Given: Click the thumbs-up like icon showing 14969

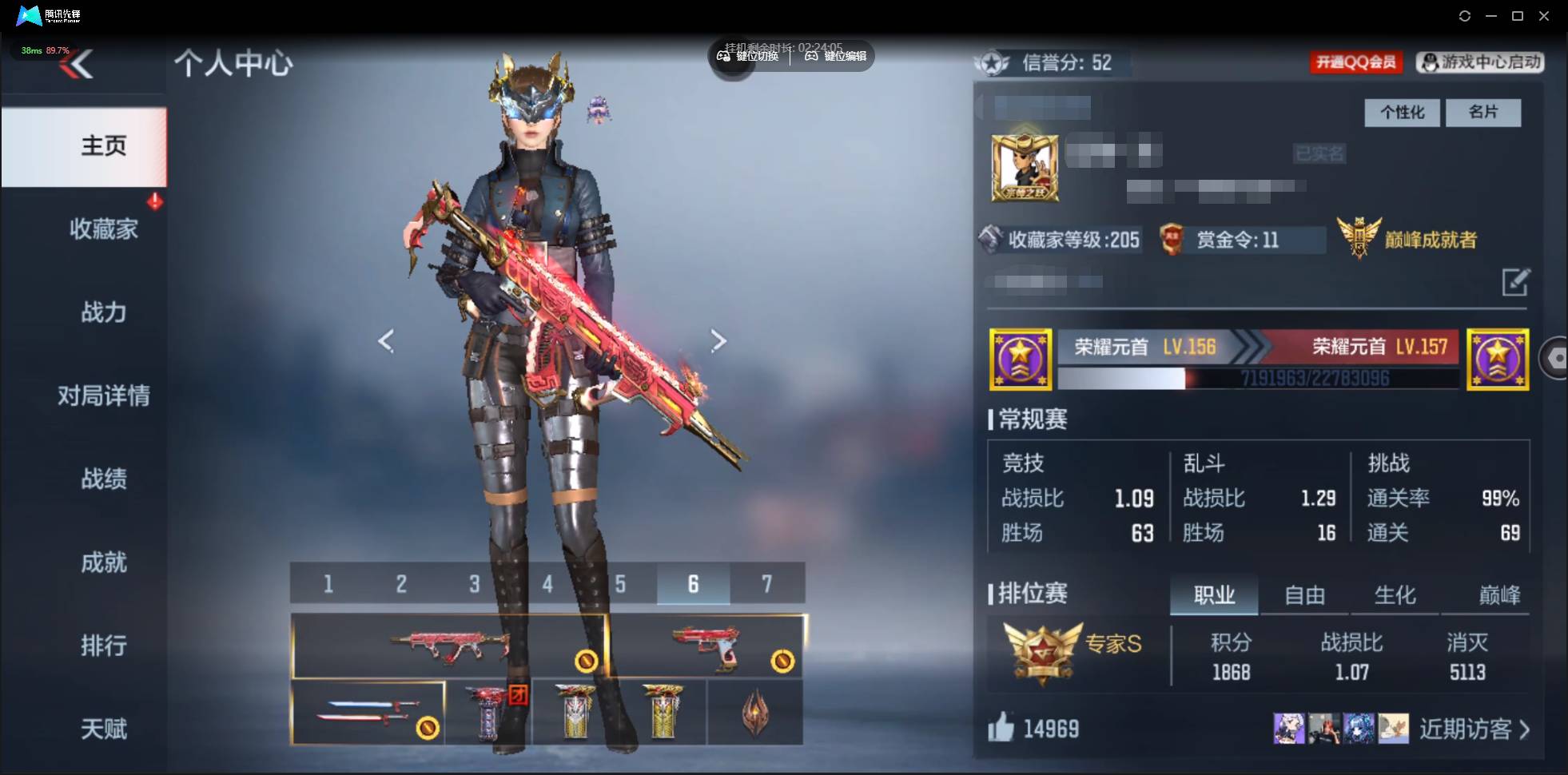Looking at the screenshot, I should (1001, 729).
